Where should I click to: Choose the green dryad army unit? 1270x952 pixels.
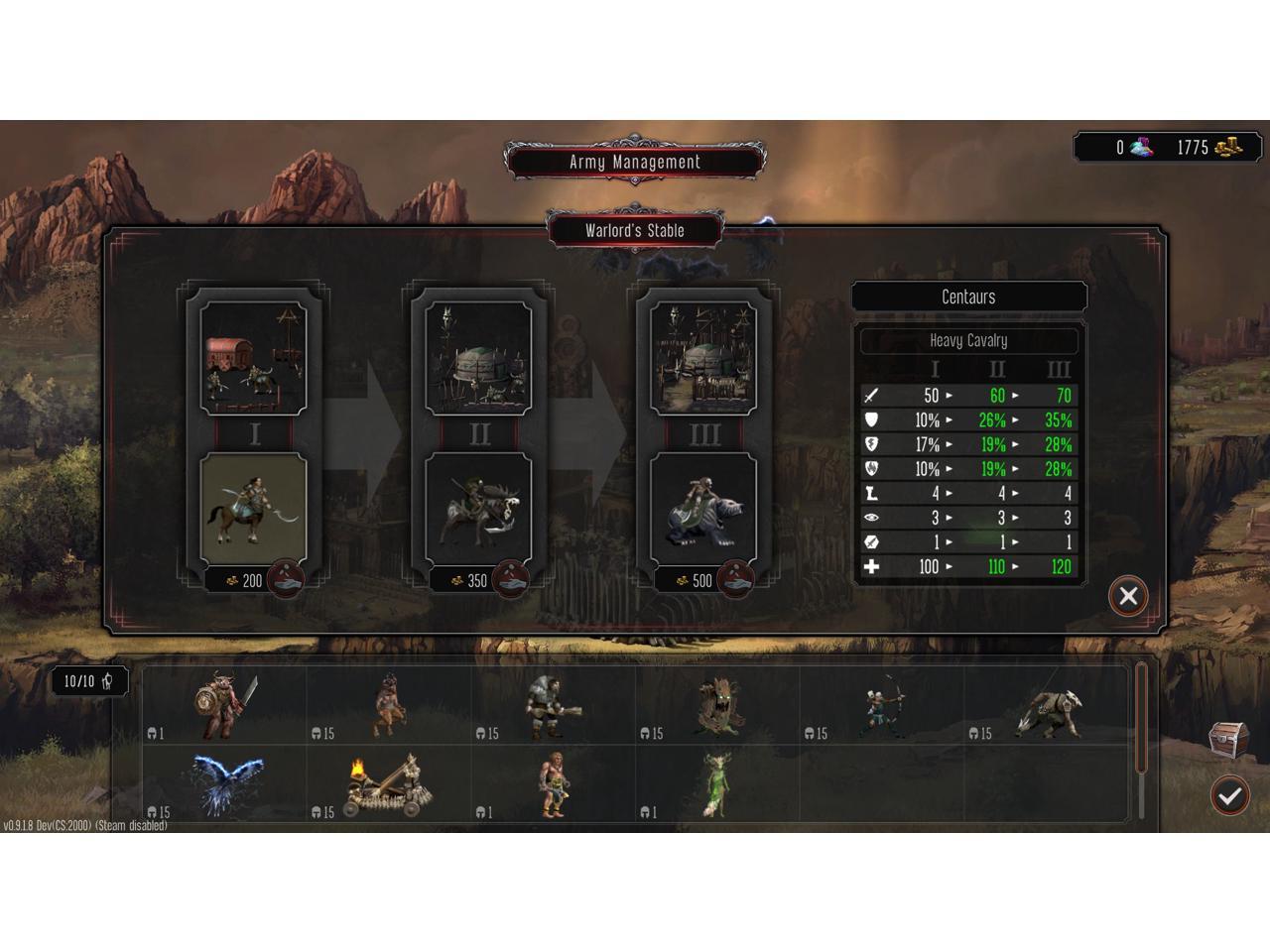click(716, 785)
